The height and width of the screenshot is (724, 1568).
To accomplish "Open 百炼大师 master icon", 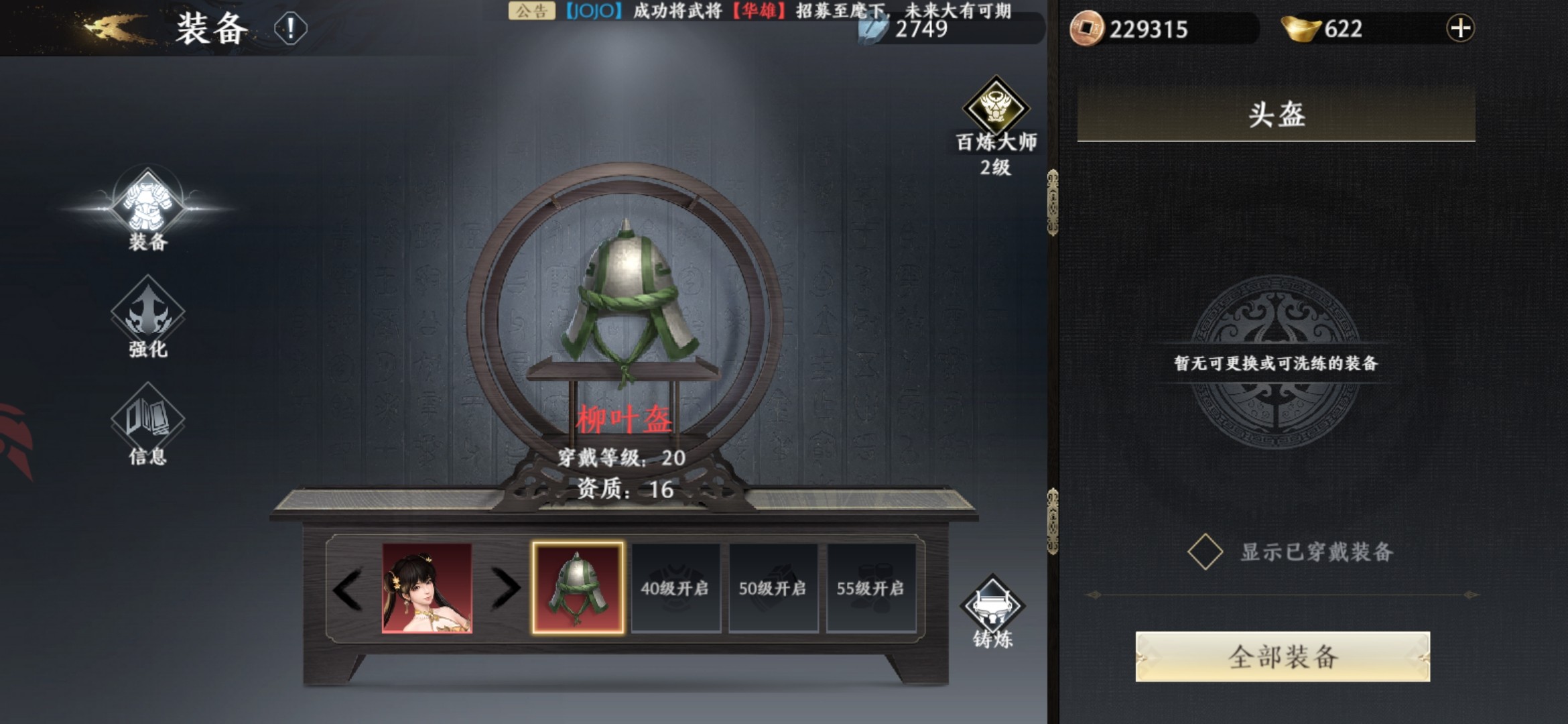I will (996, 109).
